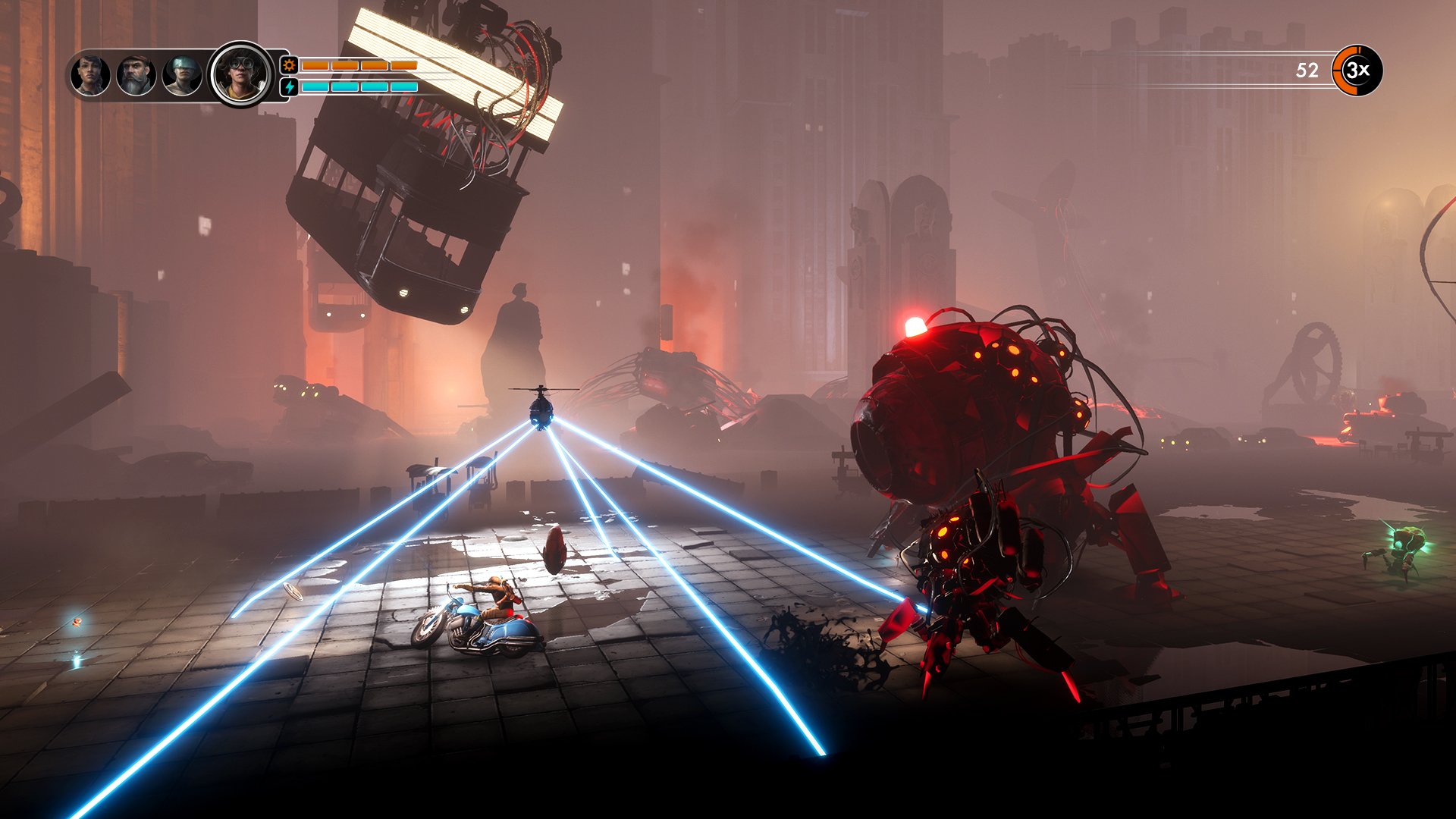Expand the character portrait roster panel
The width and height of the screenshot is (1456, 819).
coord(171,76)
